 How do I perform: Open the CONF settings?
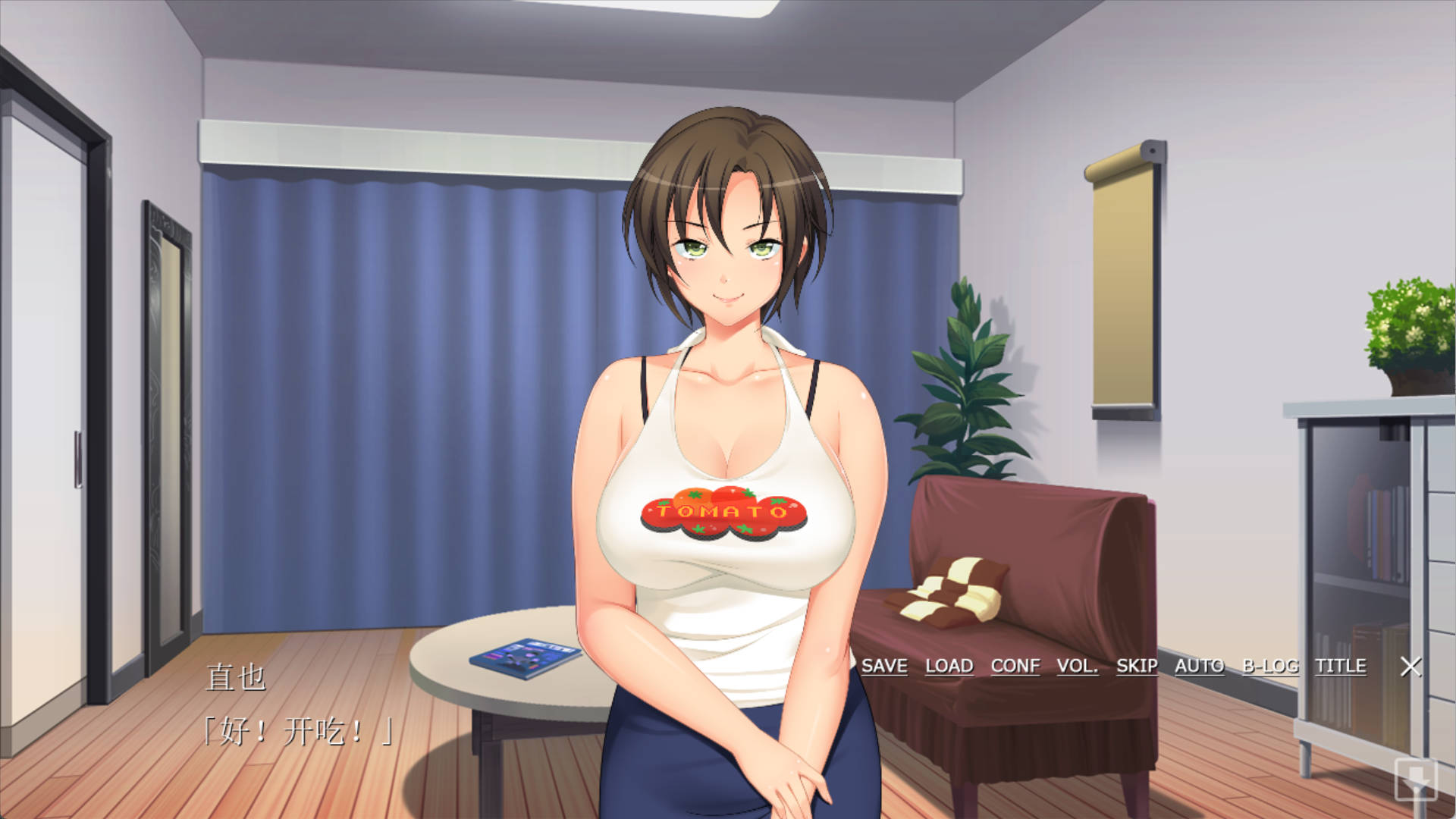click(x=1015, y=666)
